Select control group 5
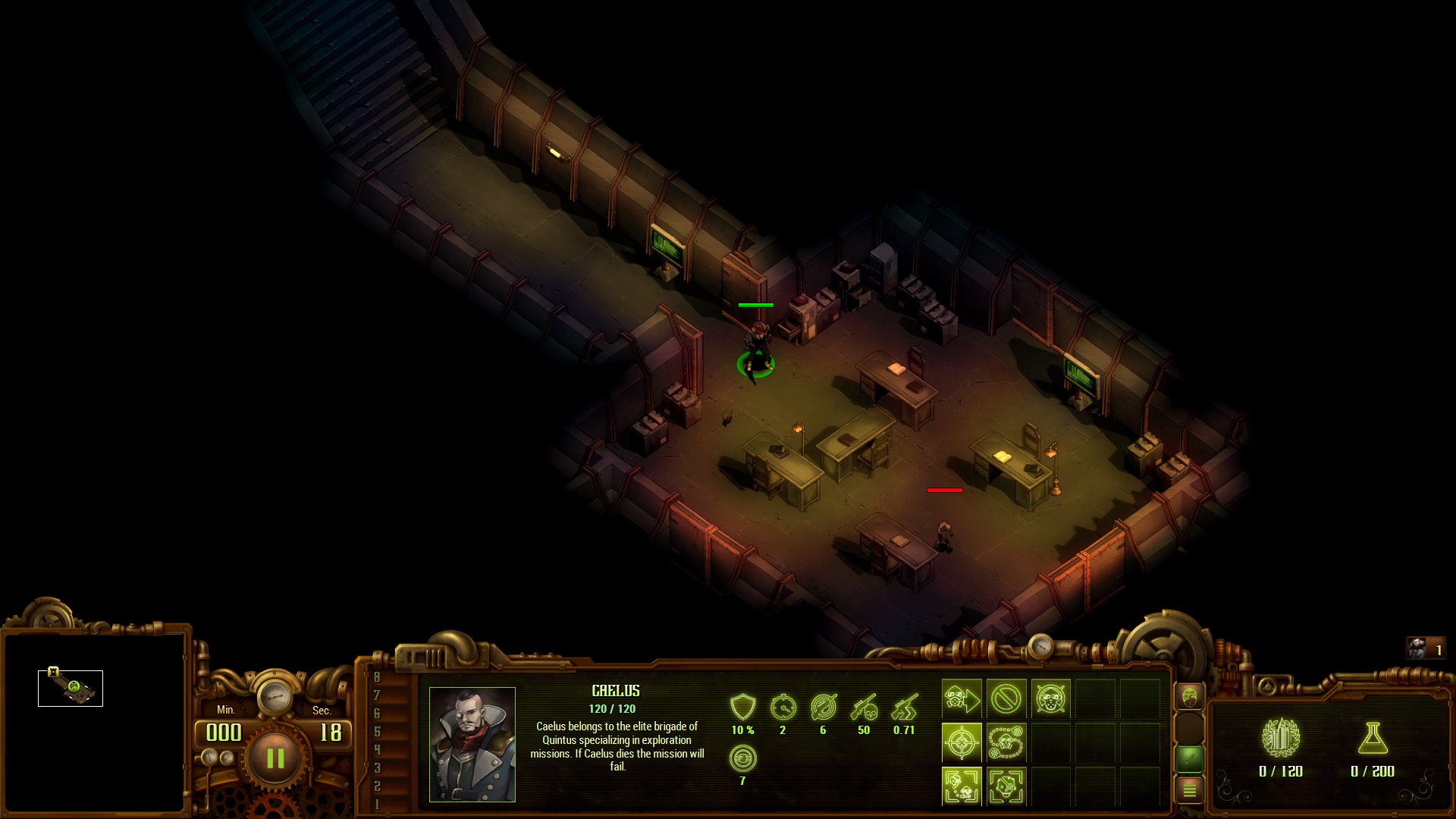Screen dimensions: 1456x819 pos(377,732)
